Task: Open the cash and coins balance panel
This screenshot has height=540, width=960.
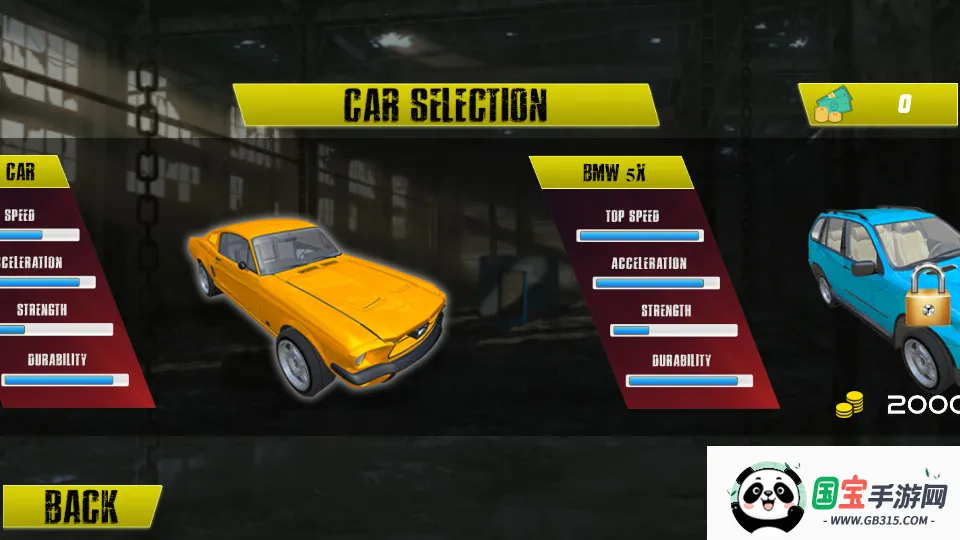Action: click(x=879, y=104)
